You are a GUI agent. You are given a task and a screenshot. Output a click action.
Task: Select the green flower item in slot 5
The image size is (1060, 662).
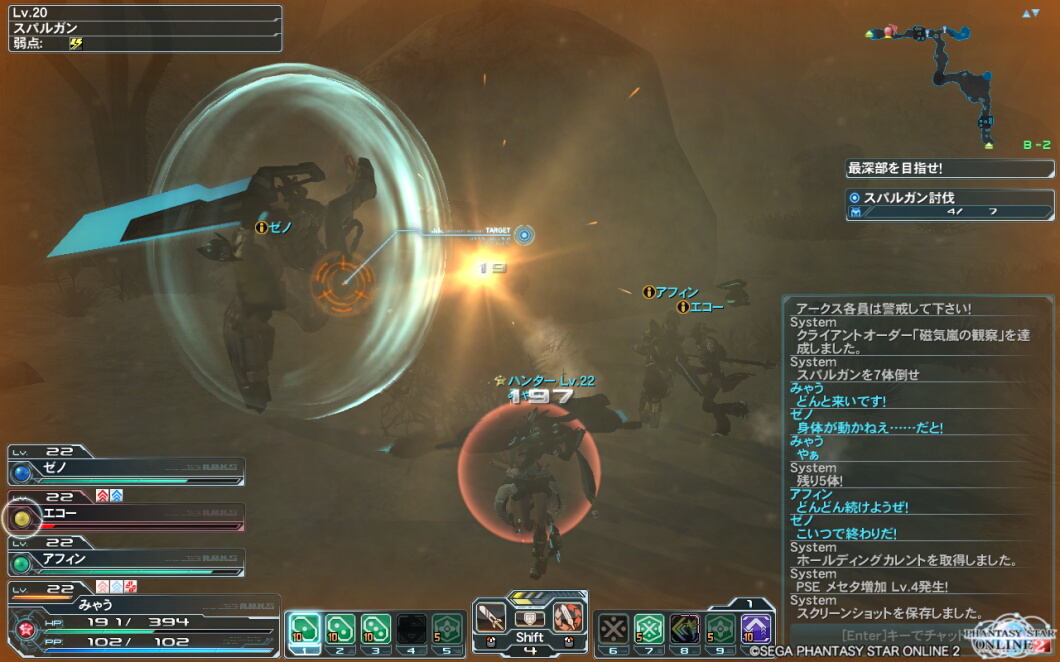pyautogui.click(x=447, y=628)
